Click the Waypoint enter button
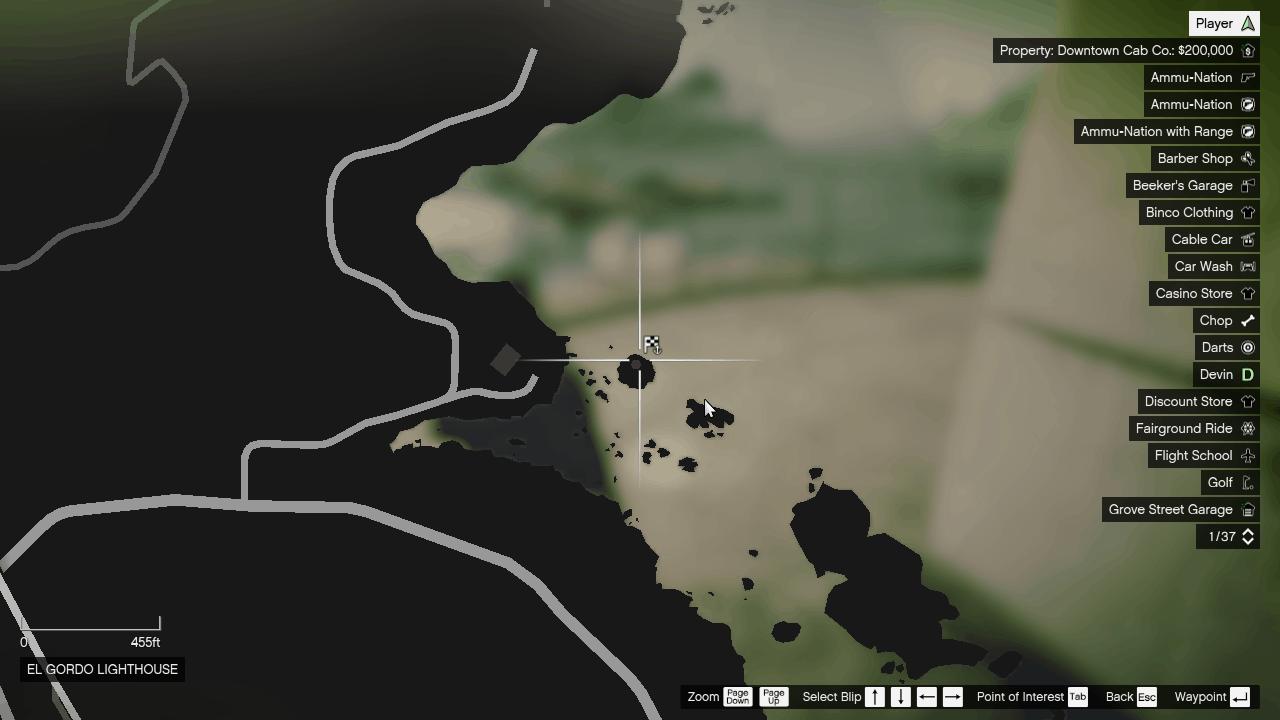1280x720 pixels. coord(1239,697)
